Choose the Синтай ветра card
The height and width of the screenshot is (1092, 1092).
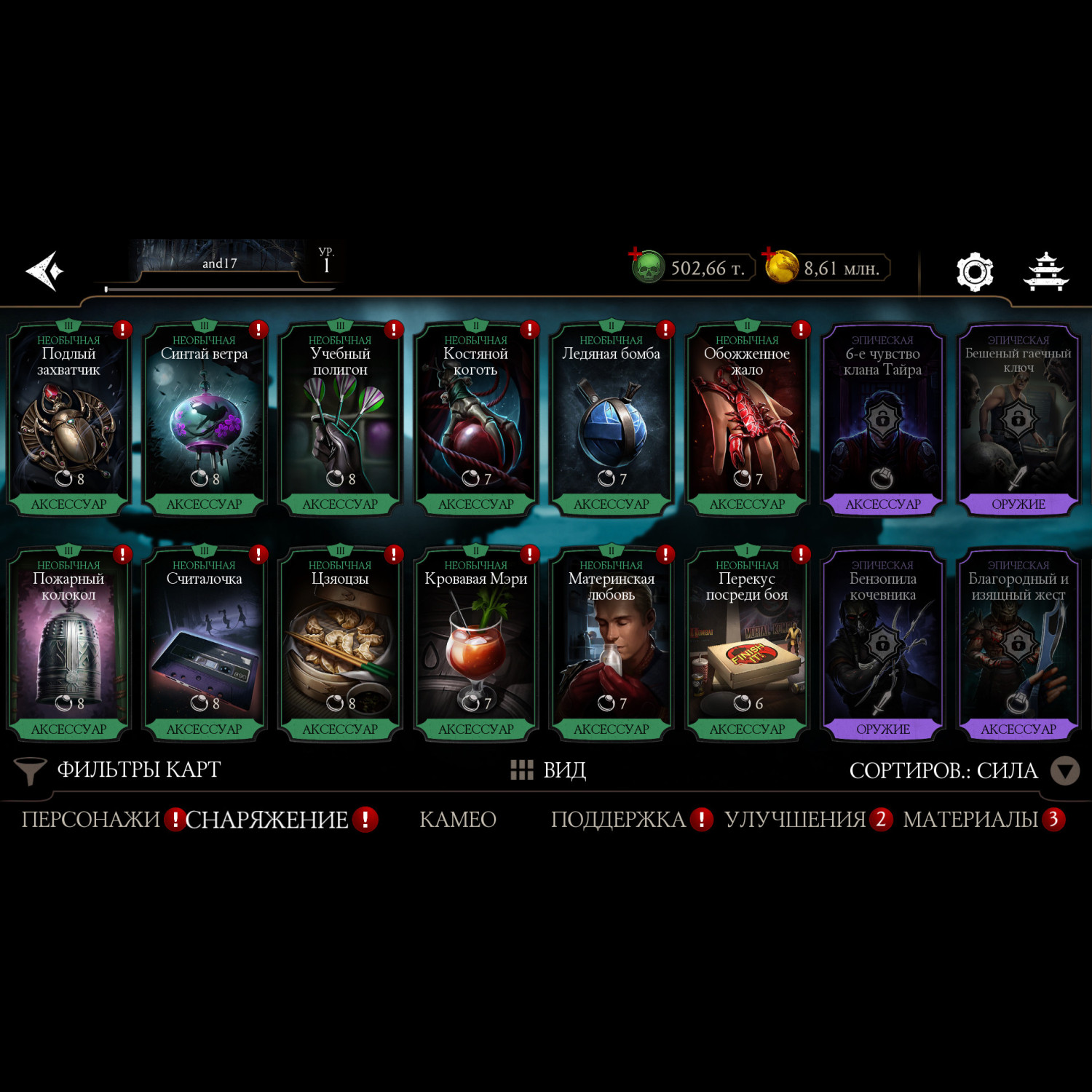[204, 420]
